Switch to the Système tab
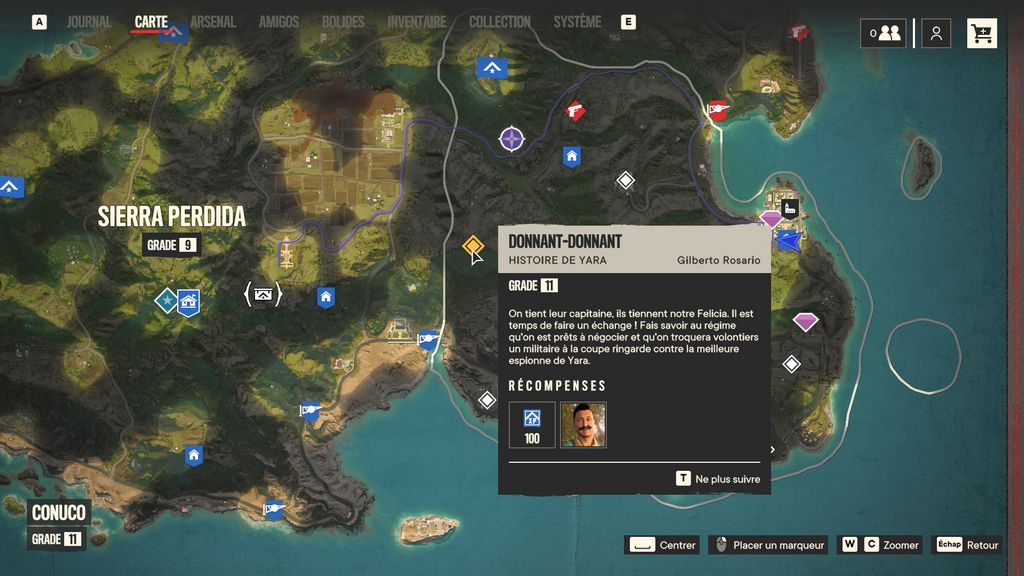The image size is (1024, 576). [x=577, y=22]
